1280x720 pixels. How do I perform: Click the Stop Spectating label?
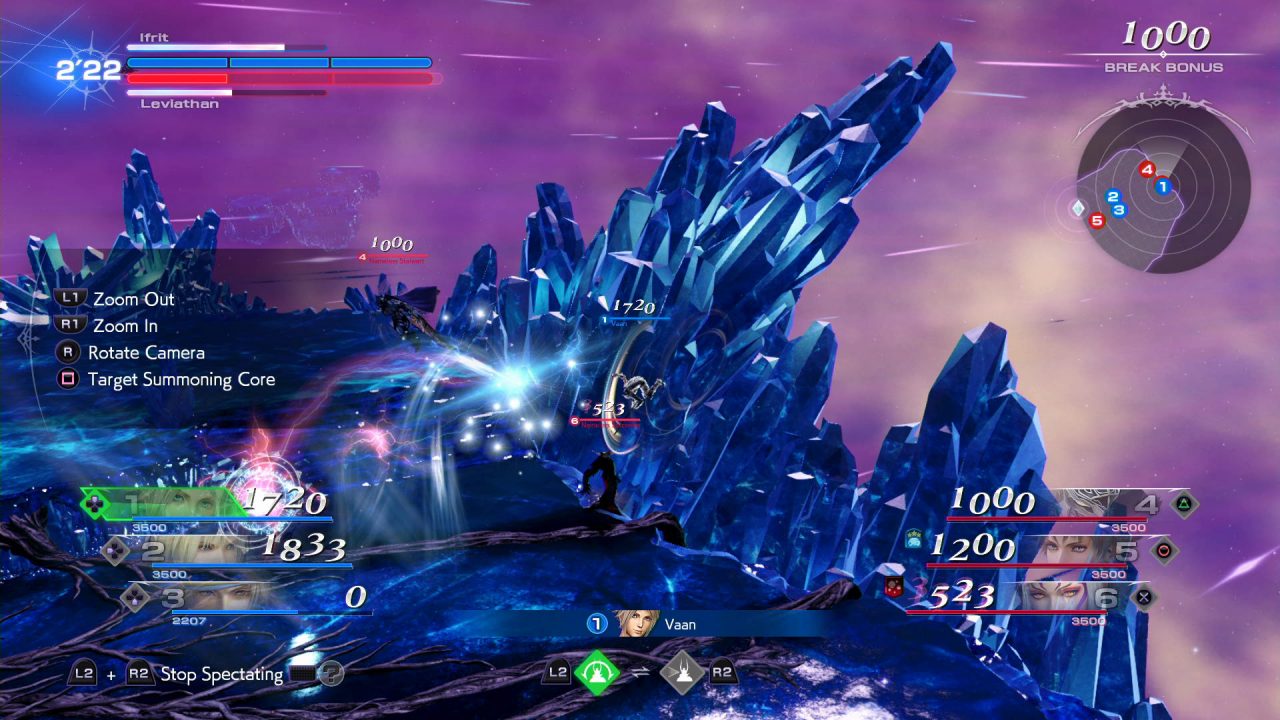point(221,674)
